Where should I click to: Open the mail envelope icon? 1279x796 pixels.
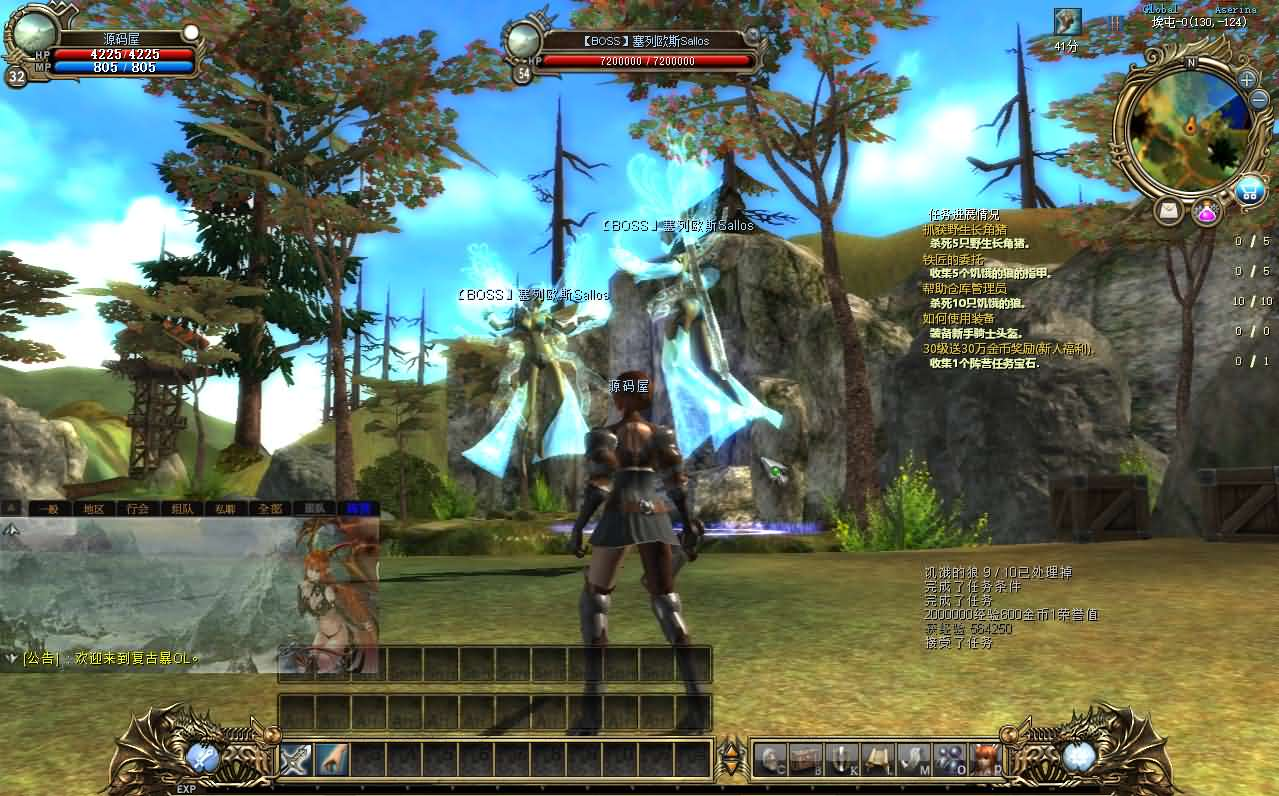[1168, 211]
